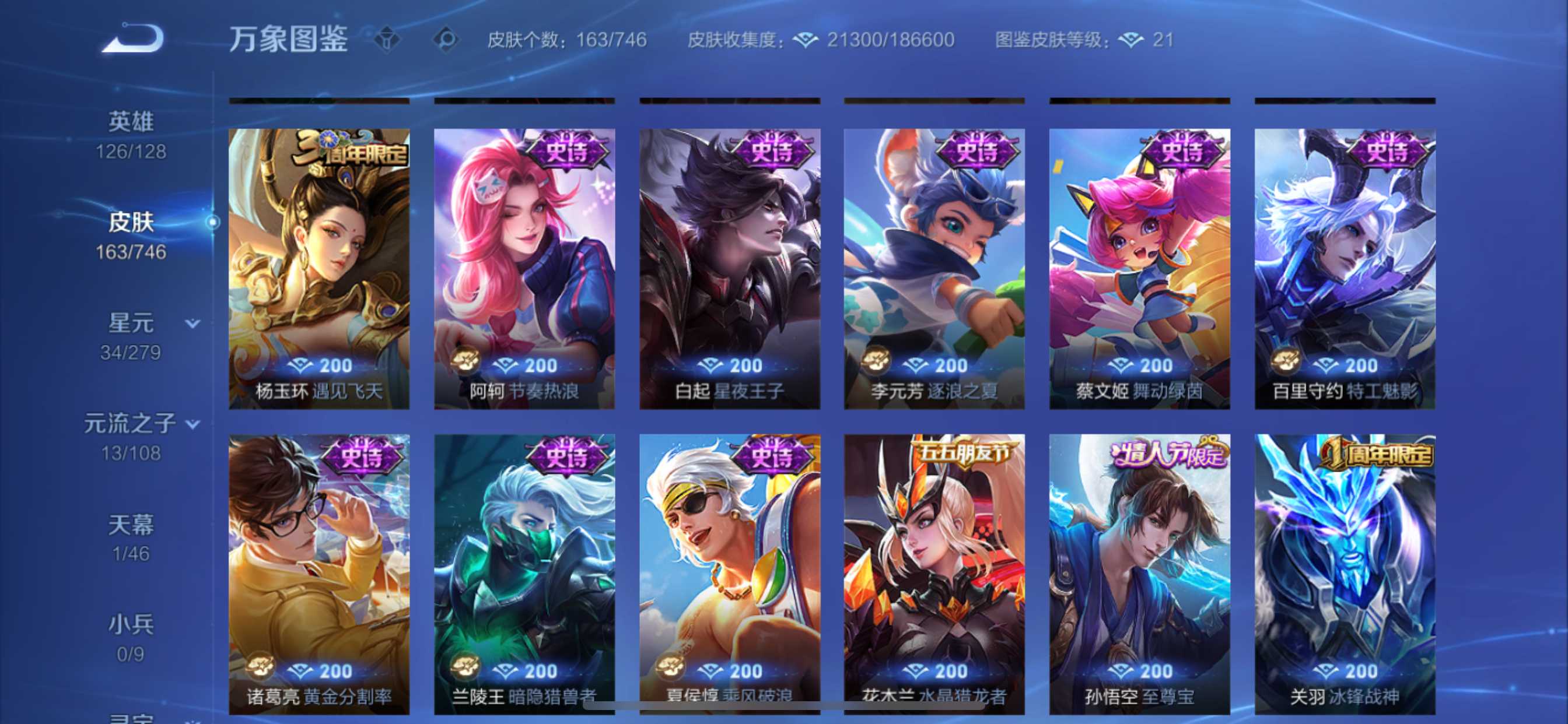The image size is (1568, 724).
Task: Click the gem icon beside the level number 21
Action: (1130, 40)
